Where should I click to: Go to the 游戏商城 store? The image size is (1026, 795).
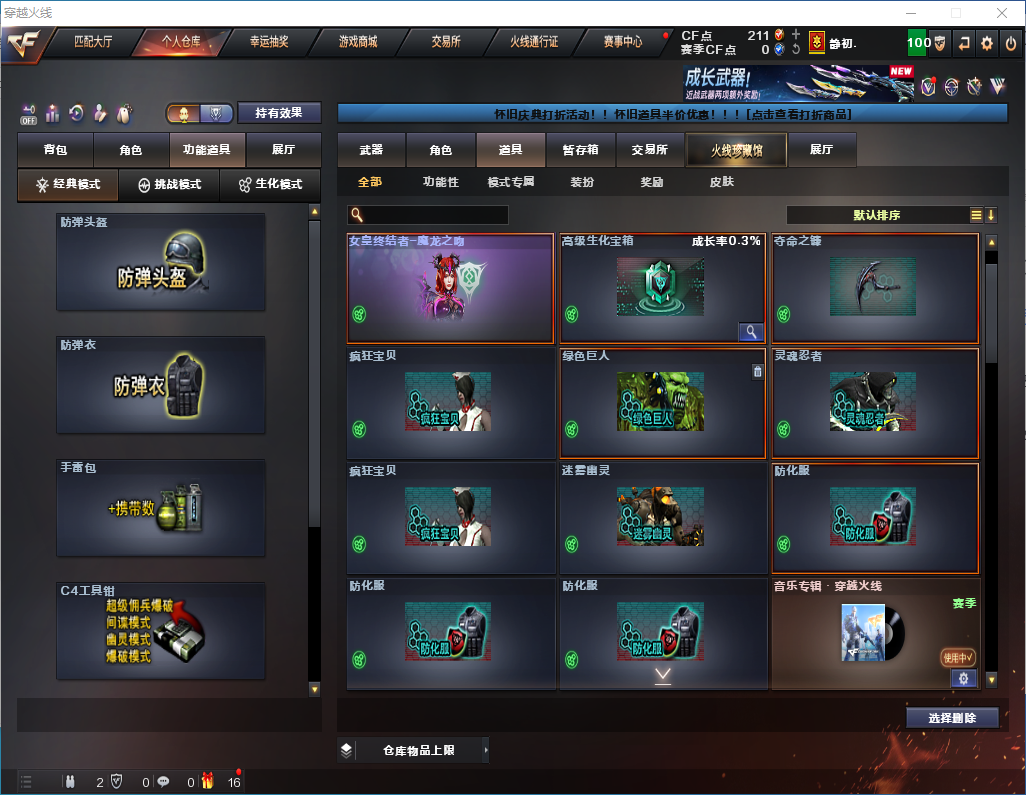point(357,42)
